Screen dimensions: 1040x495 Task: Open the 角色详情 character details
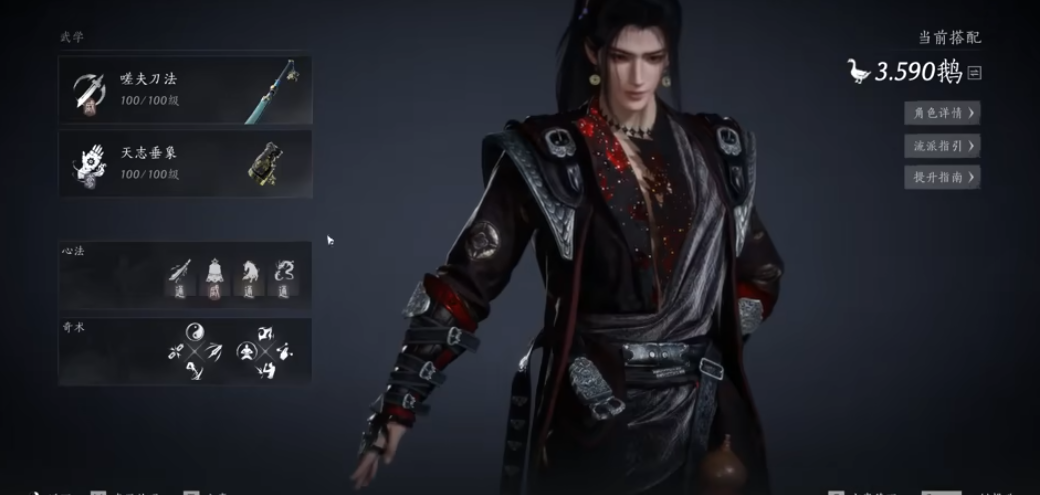click(941, 113)
